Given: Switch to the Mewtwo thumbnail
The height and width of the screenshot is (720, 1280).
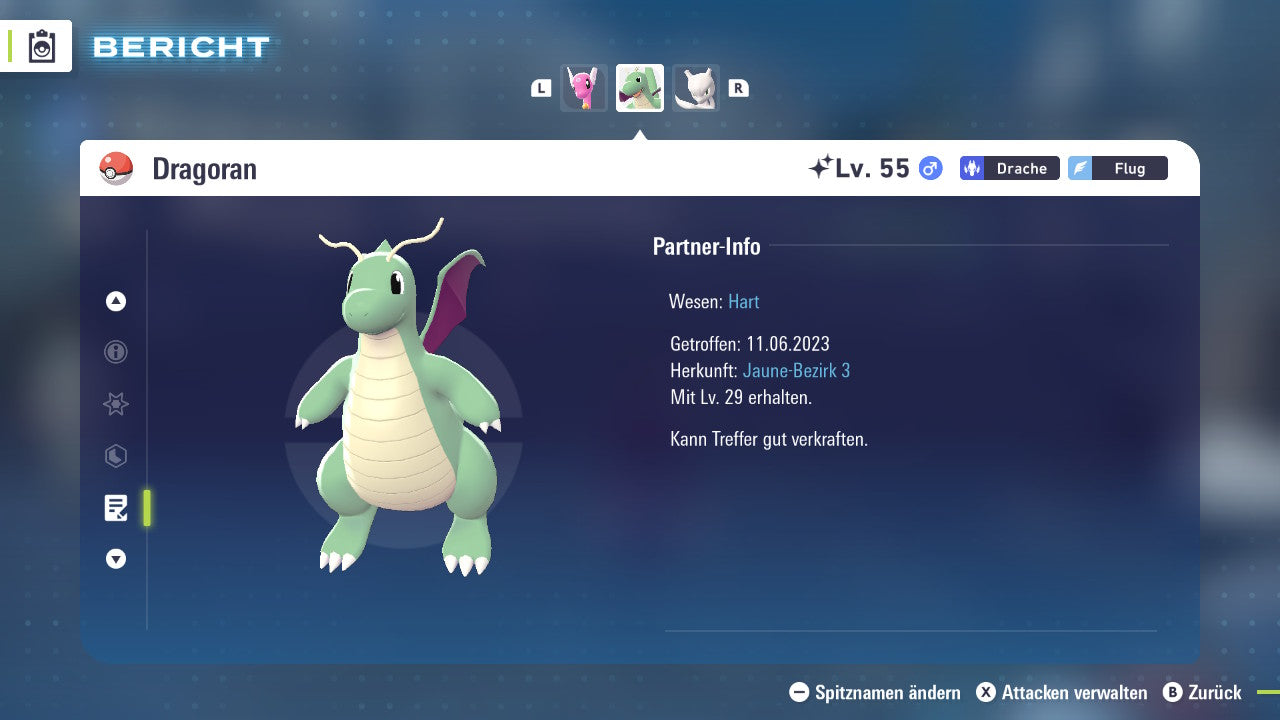Looking at the screenshot, I should (x=696, y=87).
